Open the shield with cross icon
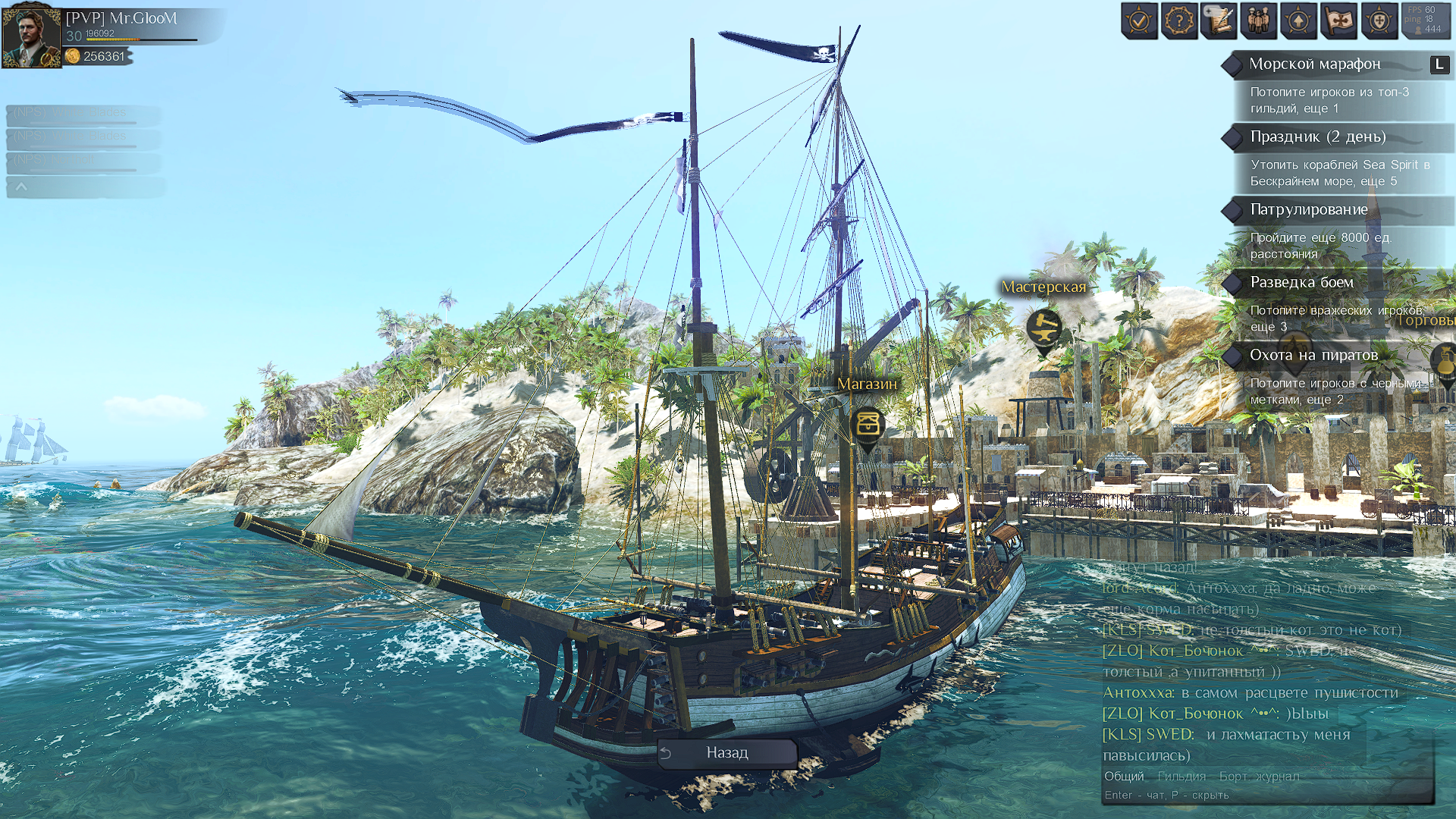Image resolution: width=1456 pixels, height=819 pixels. pyautogui.click(x=1379, y=21)
